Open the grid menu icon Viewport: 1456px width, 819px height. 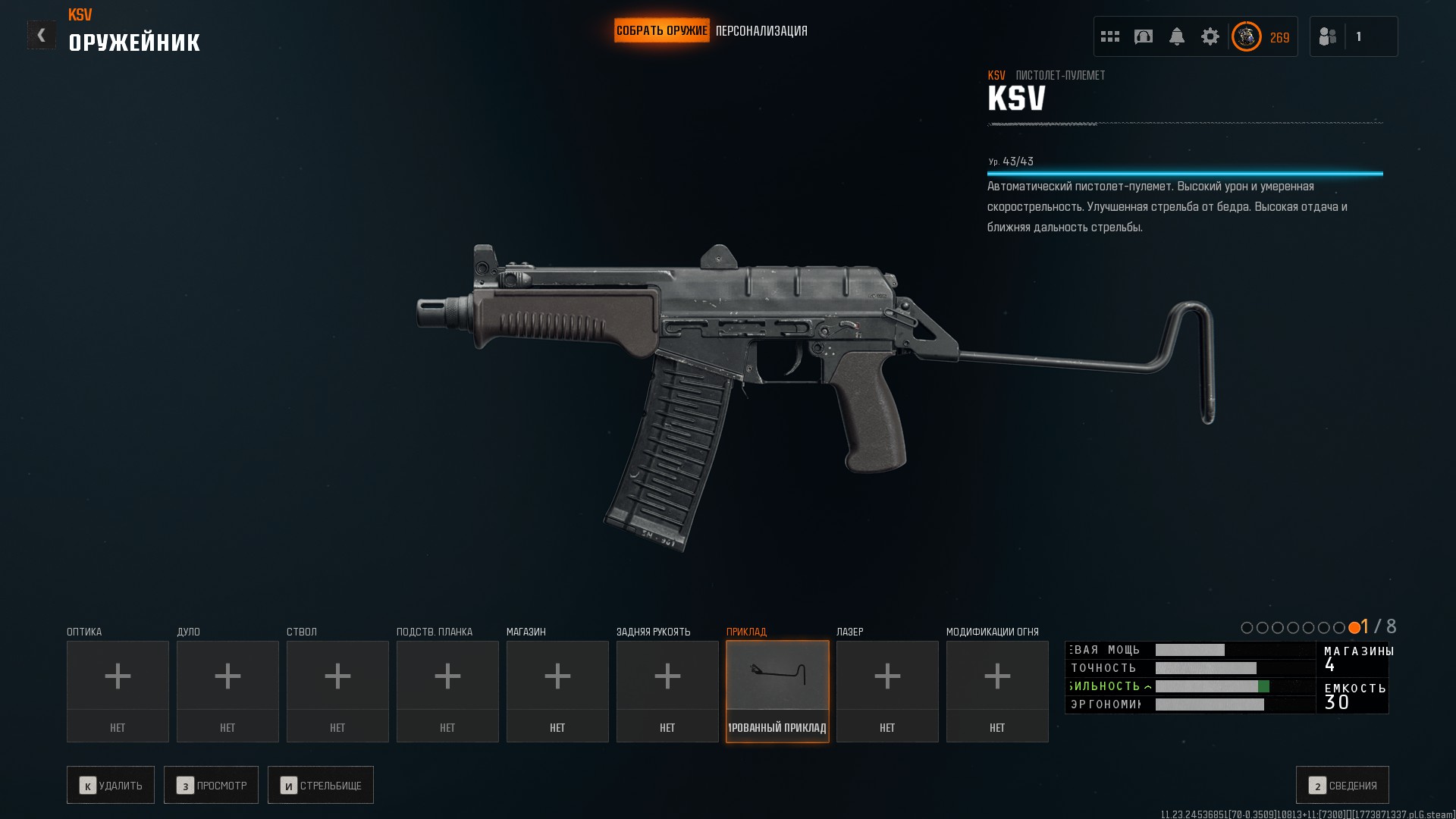1109,36
